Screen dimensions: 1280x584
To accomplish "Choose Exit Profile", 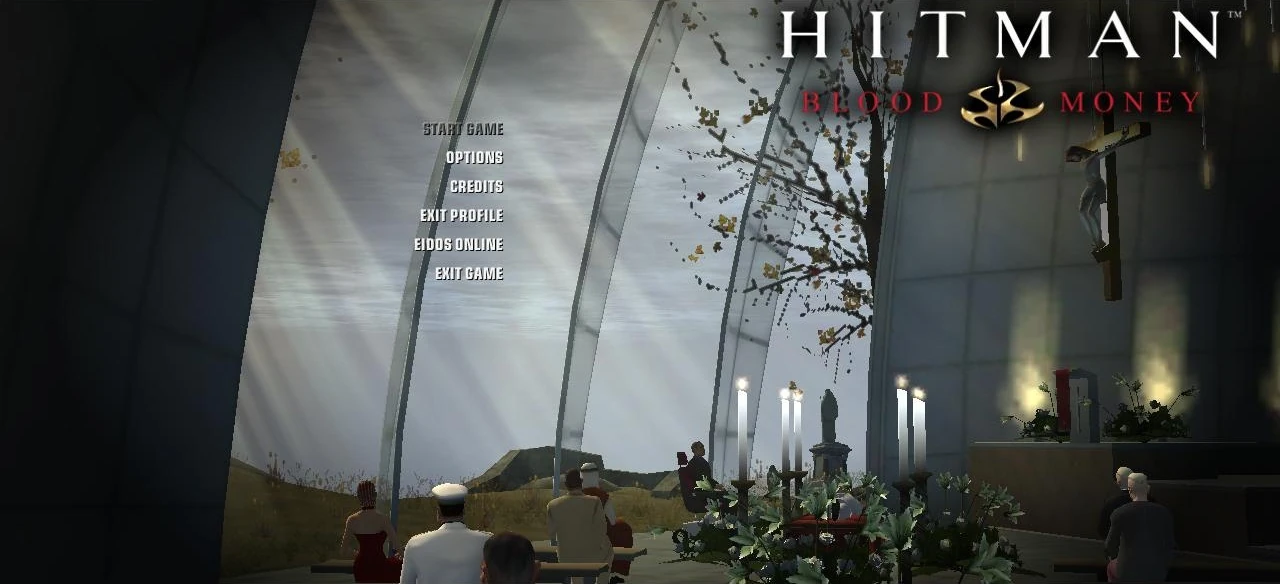I will point(461,216).
